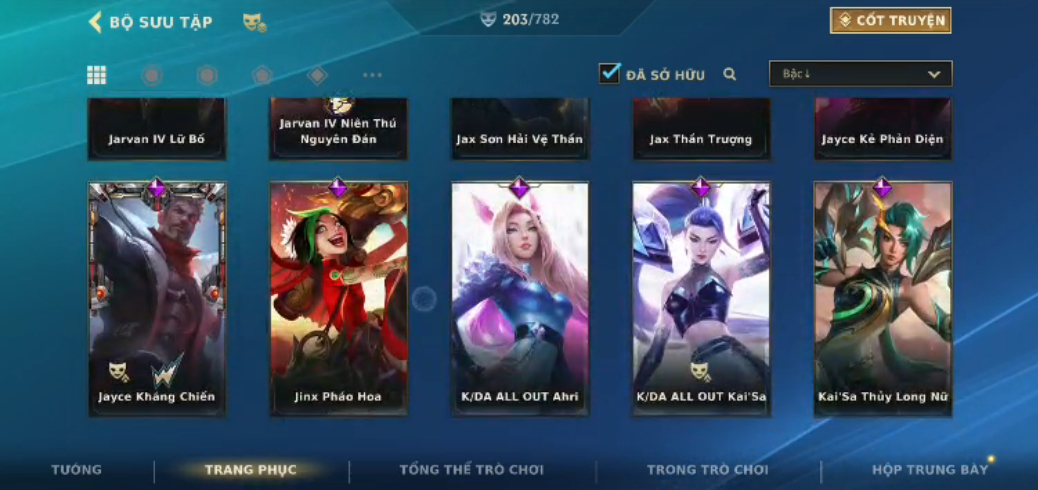Open the Bậc sort dropdown
This screenshot has width=1038, height=490.
pos(860,74)
